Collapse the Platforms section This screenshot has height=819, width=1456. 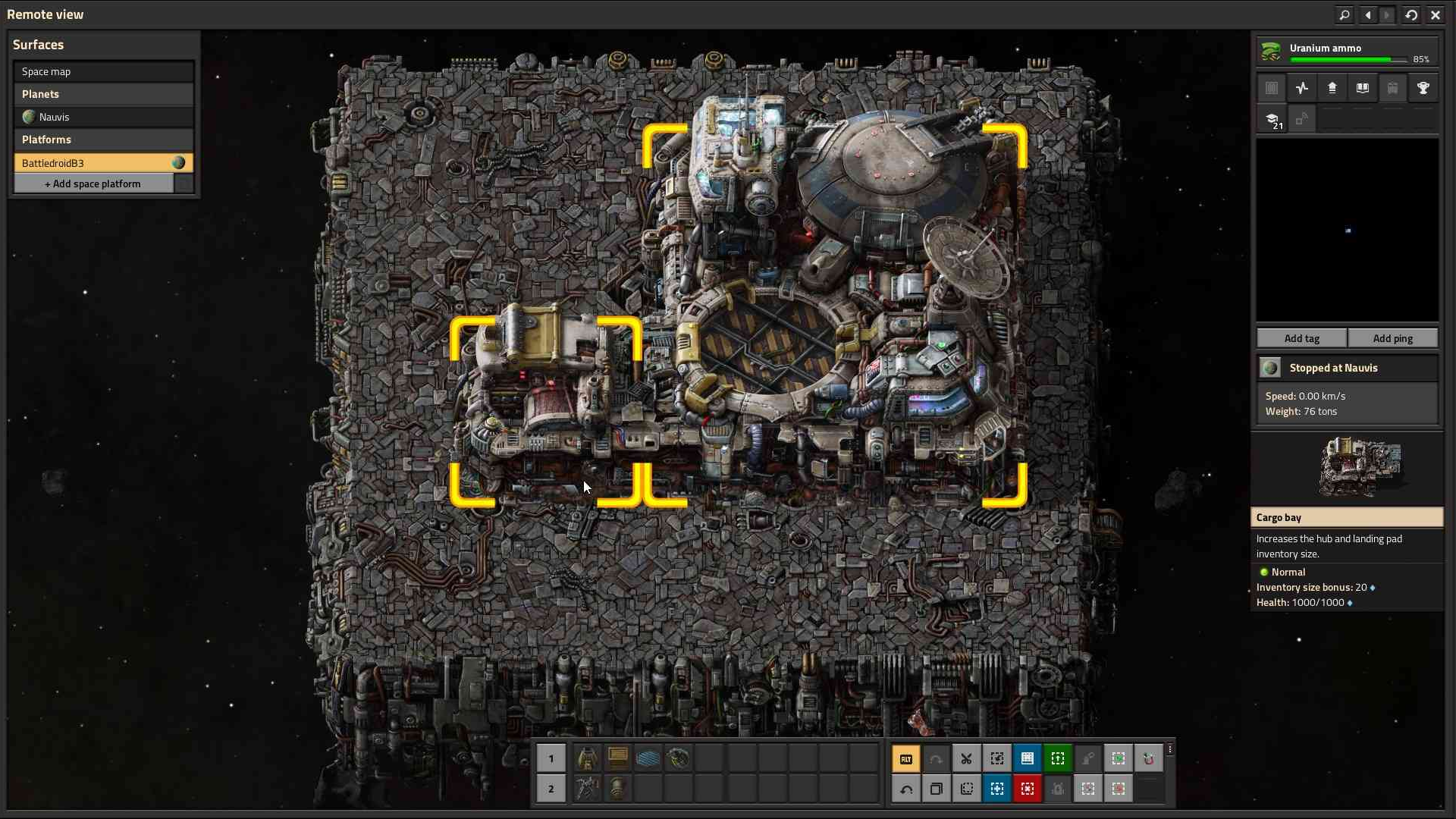coord(104,140)
